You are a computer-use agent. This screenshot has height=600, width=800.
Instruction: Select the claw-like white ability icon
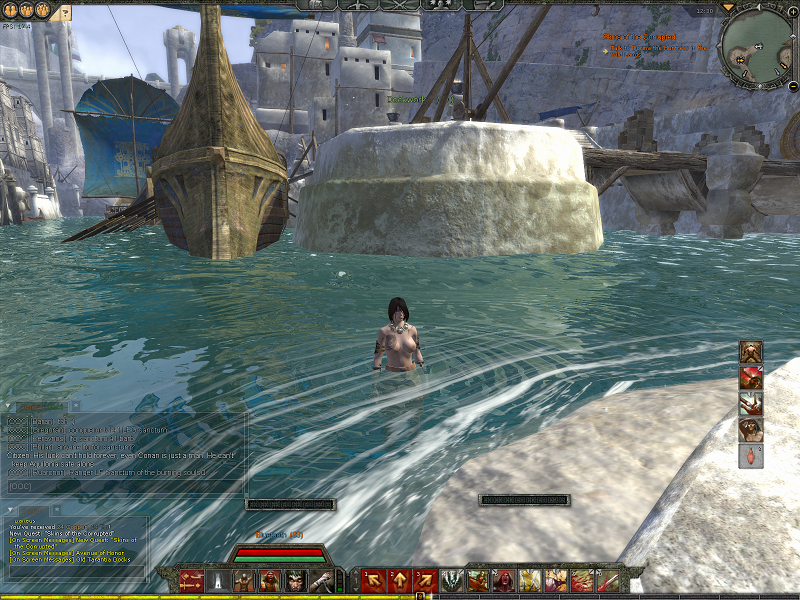(452, 579)
